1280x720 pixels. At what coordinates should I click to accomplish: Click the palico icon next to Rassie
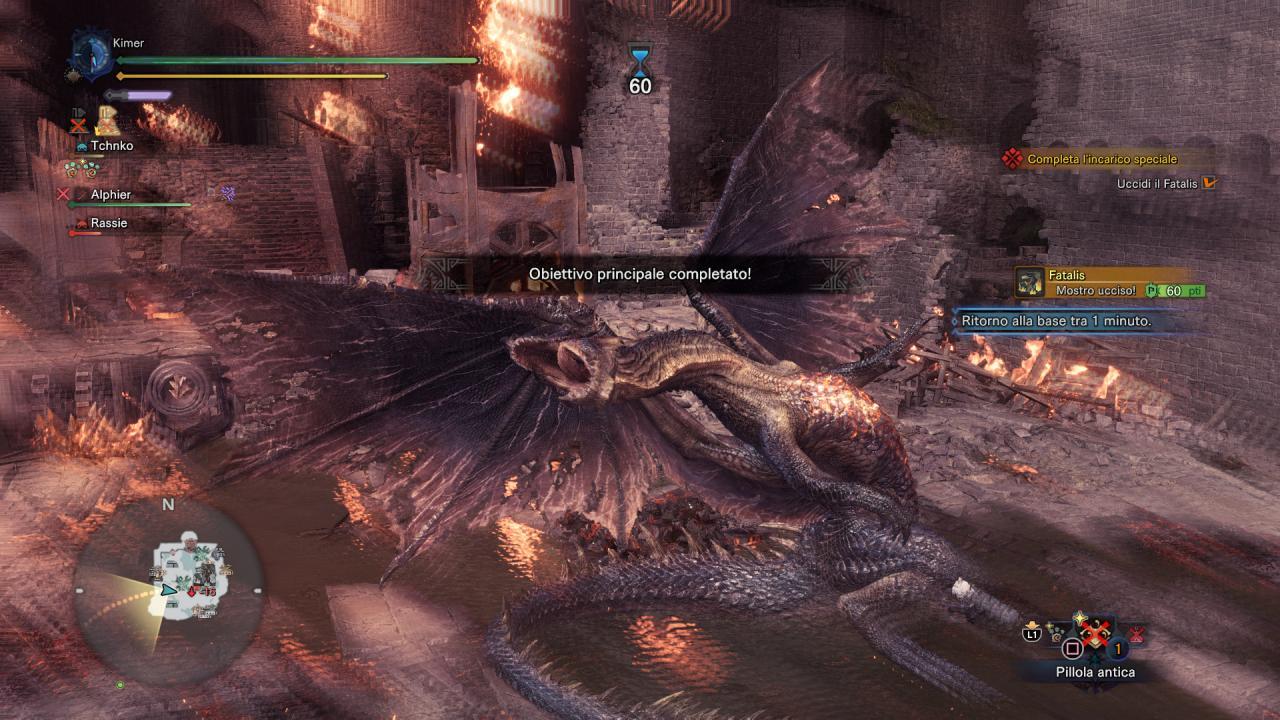pos(82,223)
